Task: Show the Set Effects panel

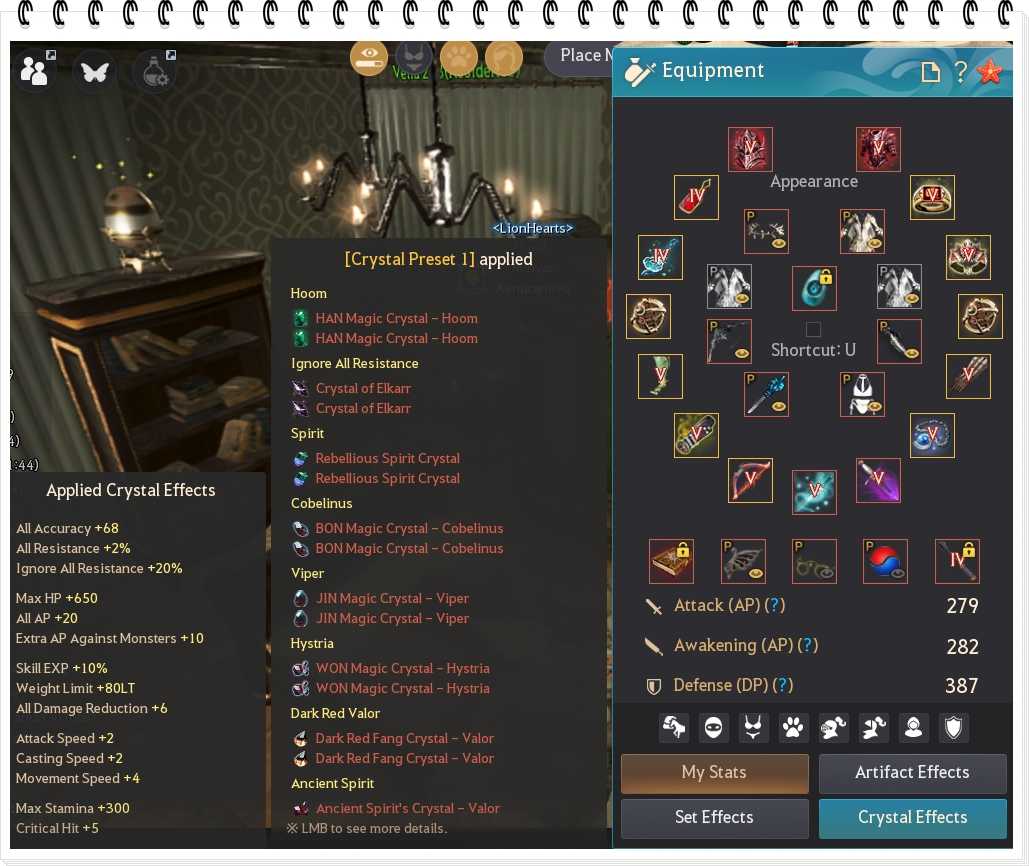Action: (x=714, y=818)
